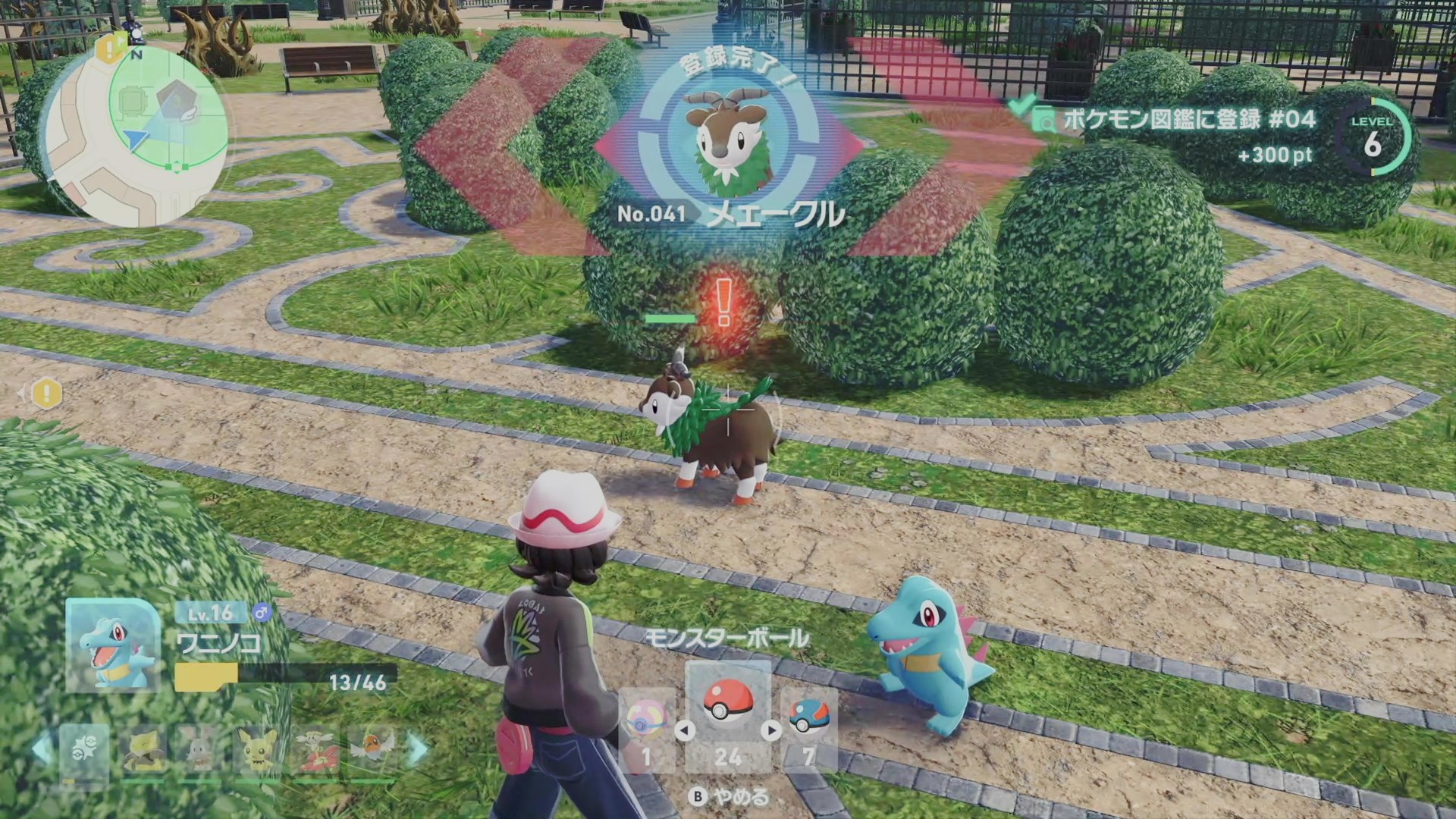
Task: Switch to Flabébé in the party bar
Action: pos(315,751)
